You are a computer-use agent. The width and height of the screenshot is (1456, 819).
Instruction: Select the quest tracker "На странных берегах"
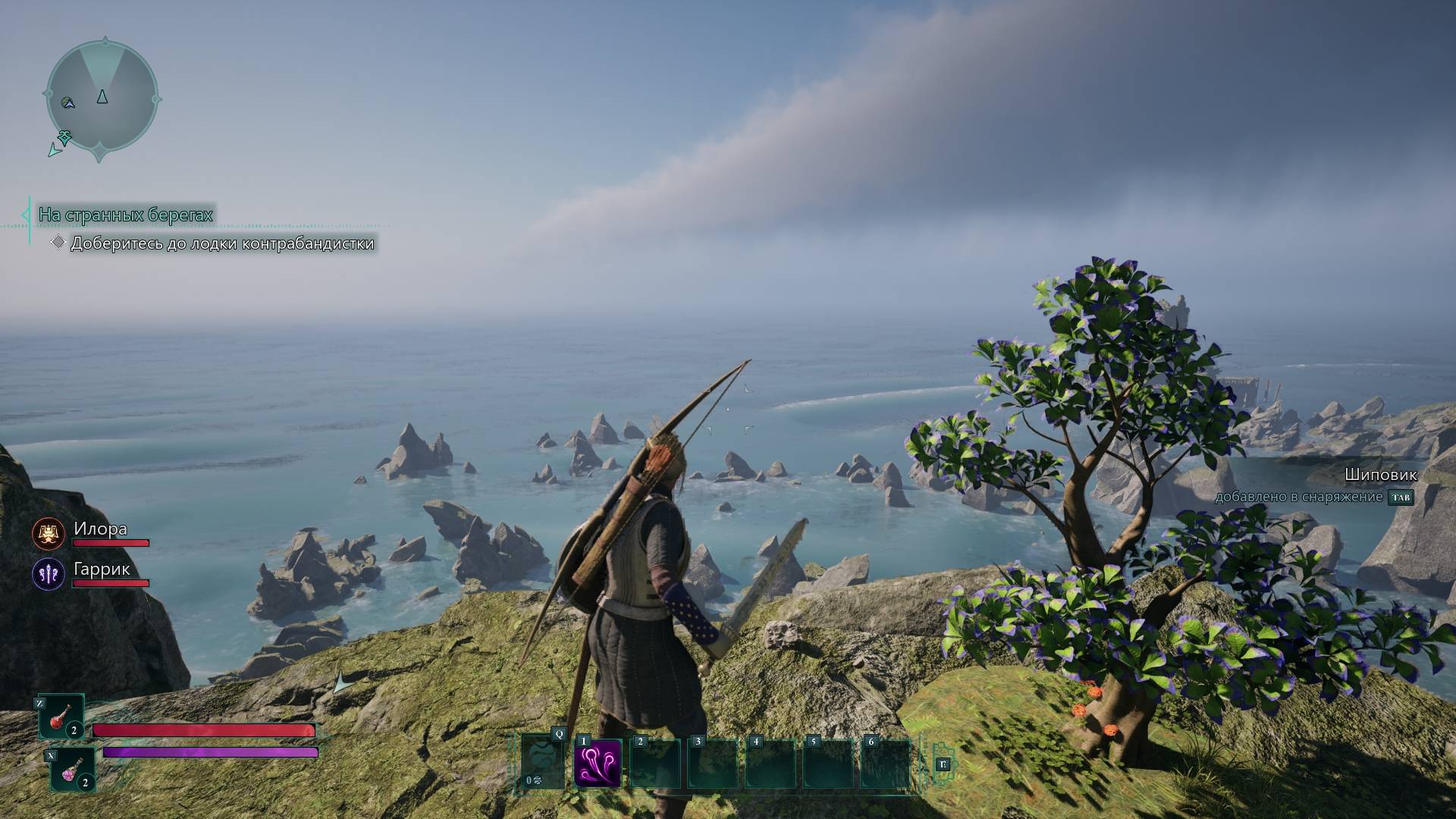pos(126,215)
